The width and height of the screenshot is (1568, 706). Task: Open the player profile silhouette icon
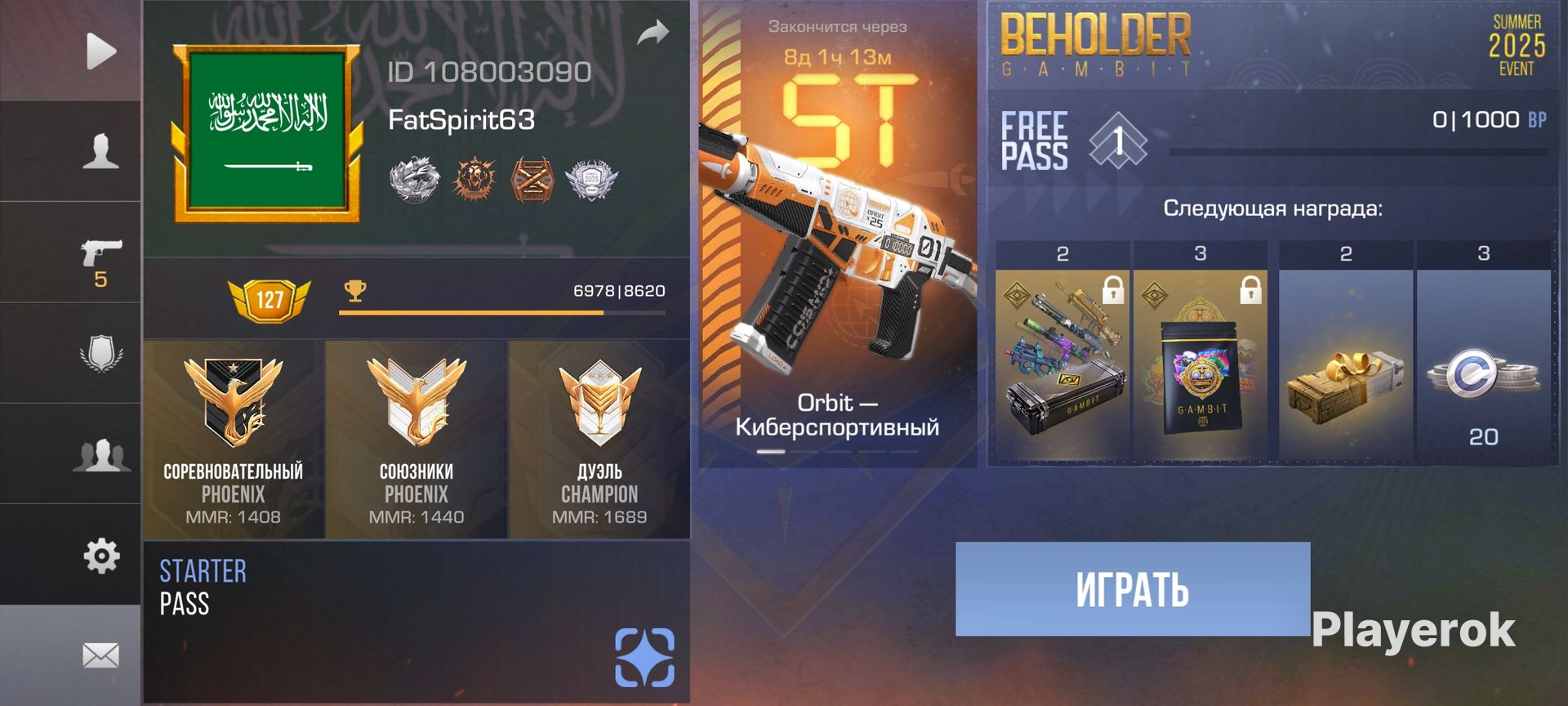coord(100,152)
